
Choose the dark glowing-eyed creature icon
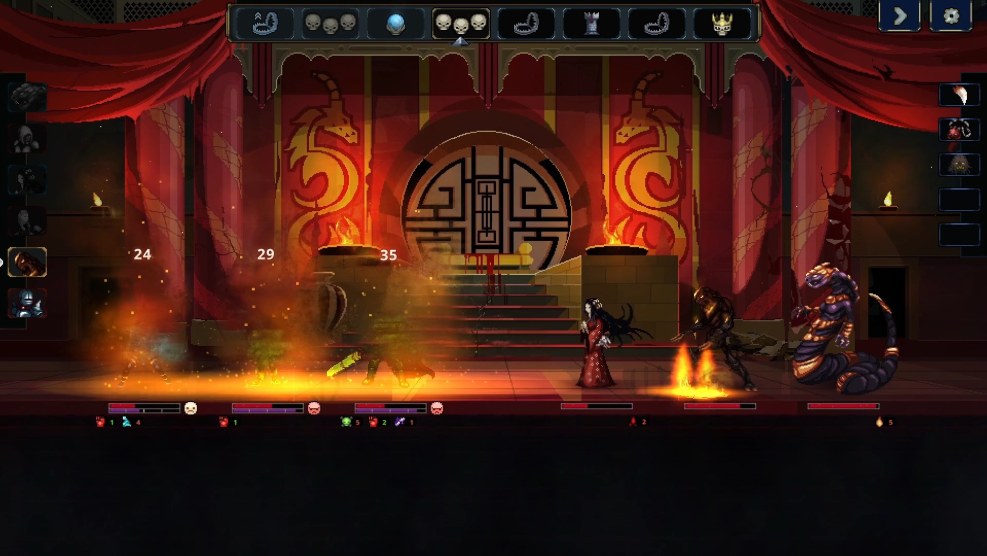[959, 165]
